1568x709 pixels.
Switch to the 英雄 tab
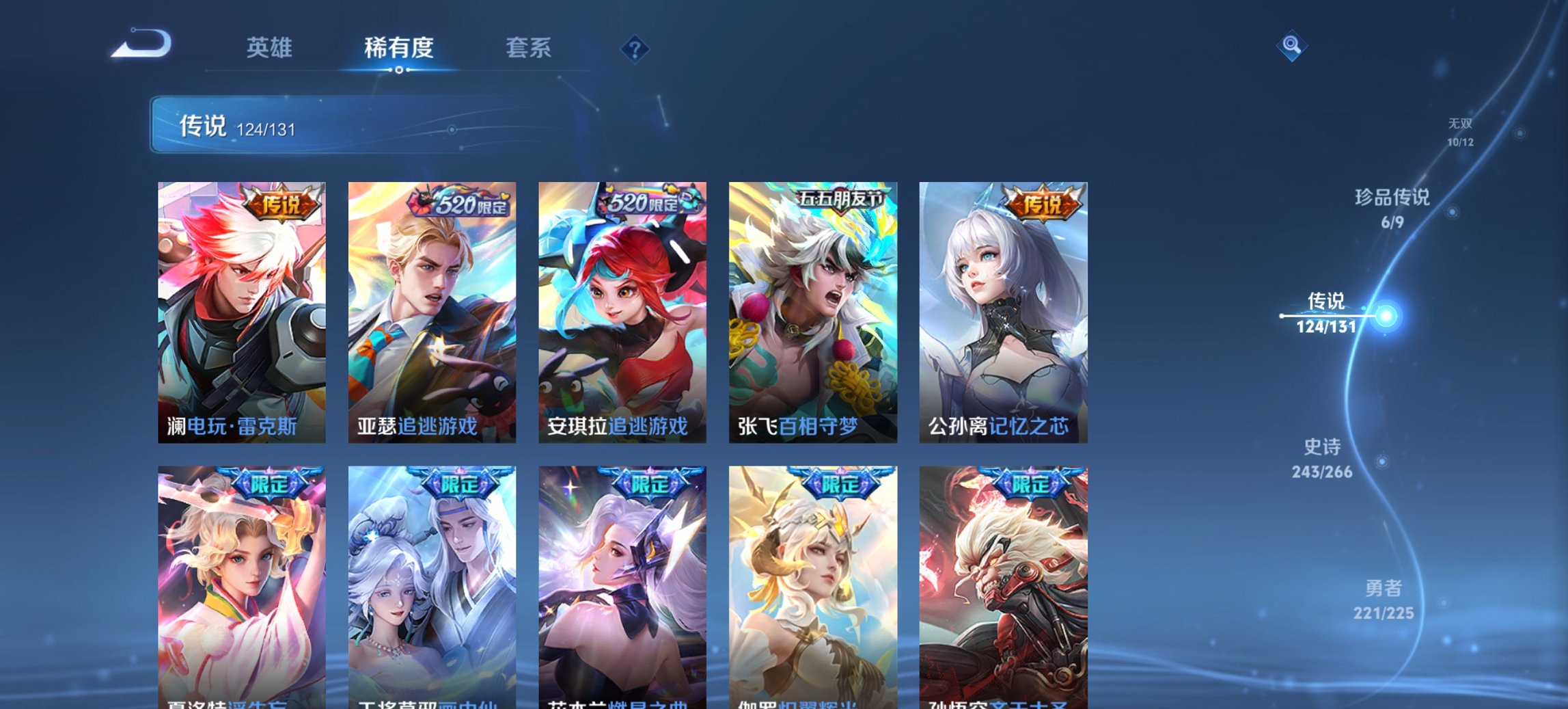[271, 48]
